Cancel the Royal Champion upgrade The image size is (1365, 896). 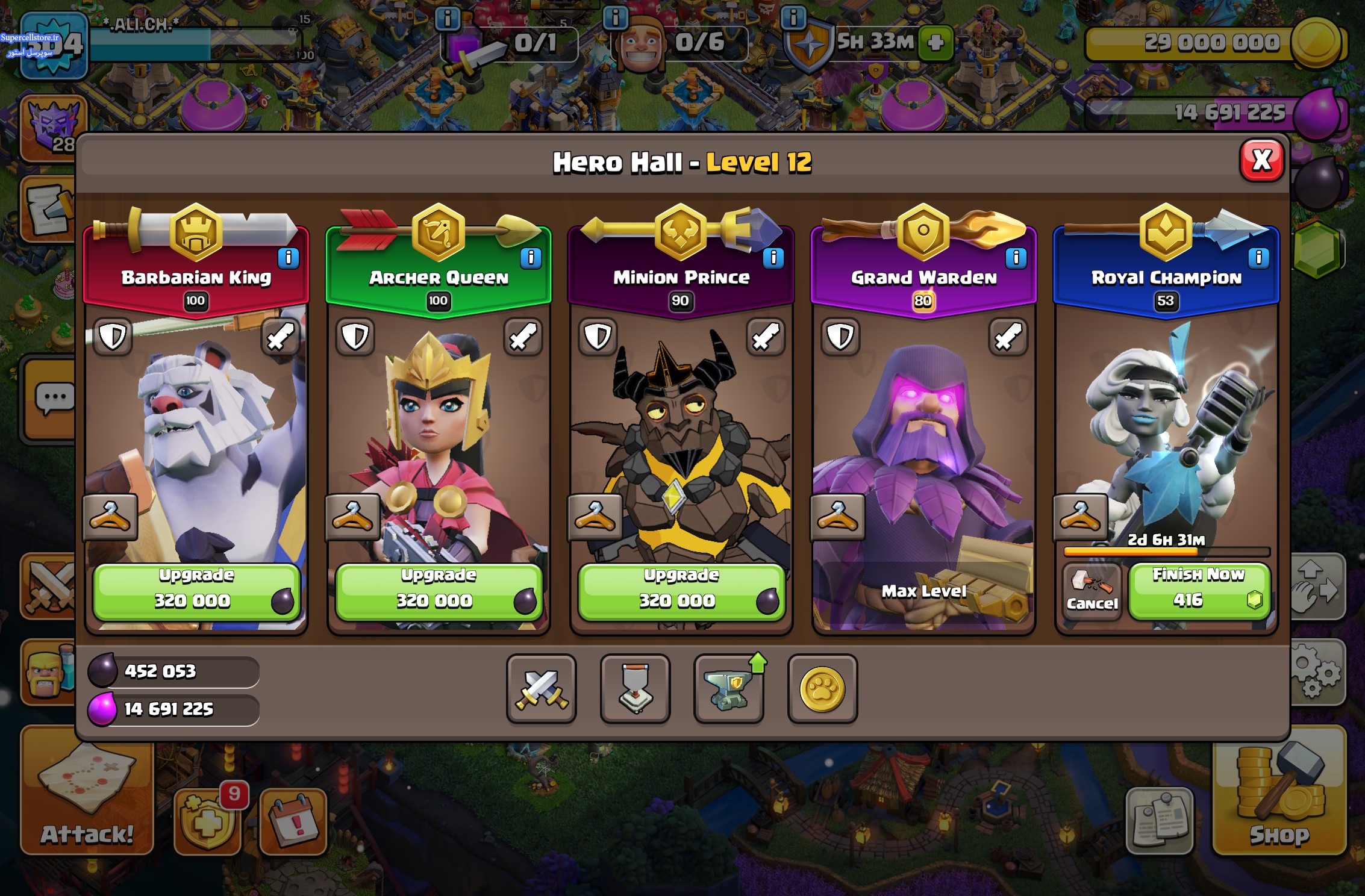(x=1092, y=591)
